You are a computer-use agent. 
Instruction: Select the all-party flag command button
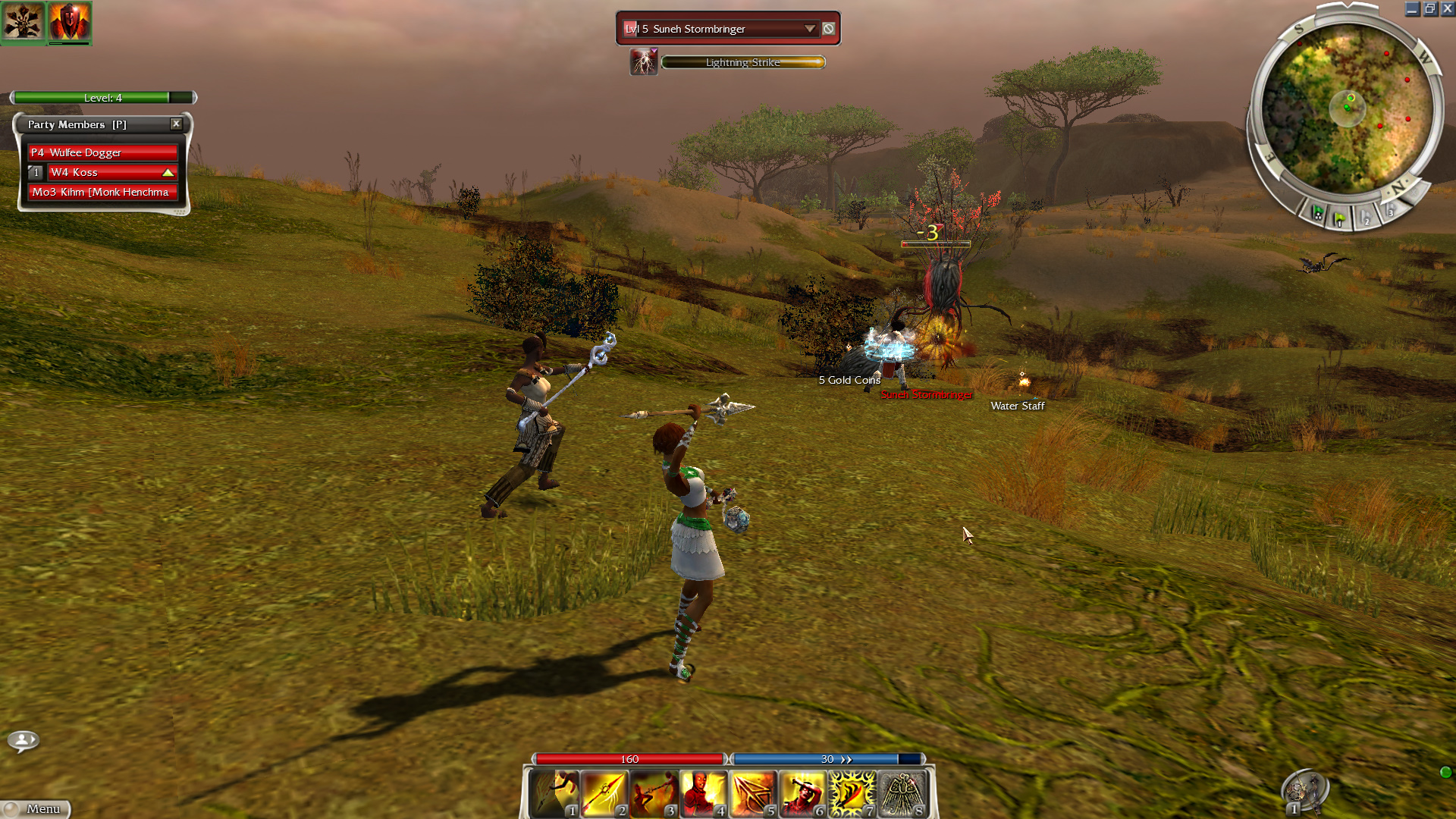pyautogui.click(x=1317, y=213)
